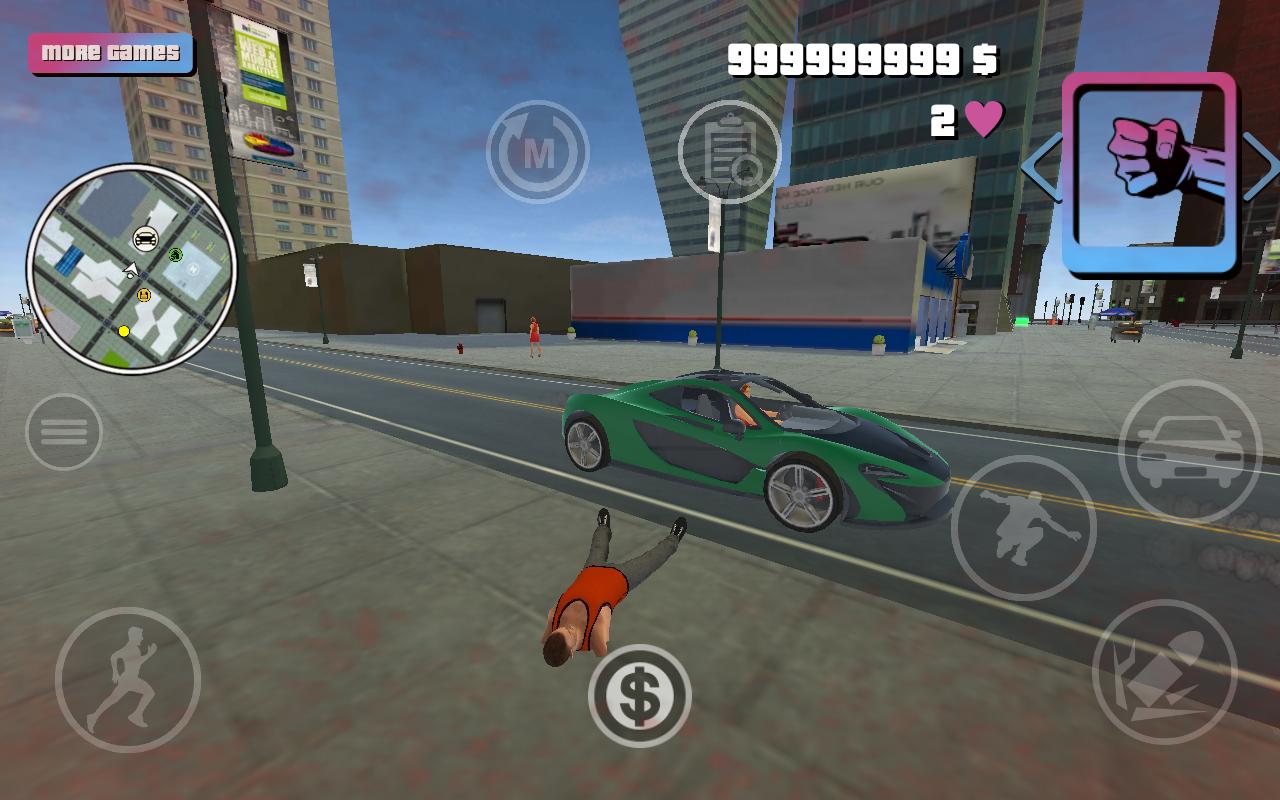
Task: Open the clipboard missions button
Action: 729,152
